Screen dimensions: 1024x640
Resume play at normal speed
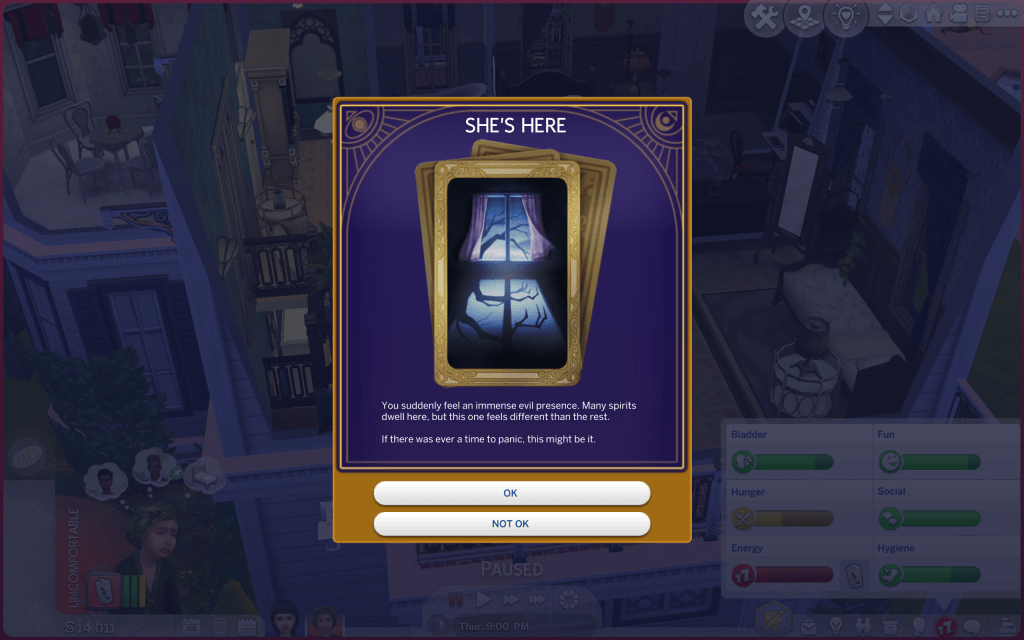[x=484, y=601]
